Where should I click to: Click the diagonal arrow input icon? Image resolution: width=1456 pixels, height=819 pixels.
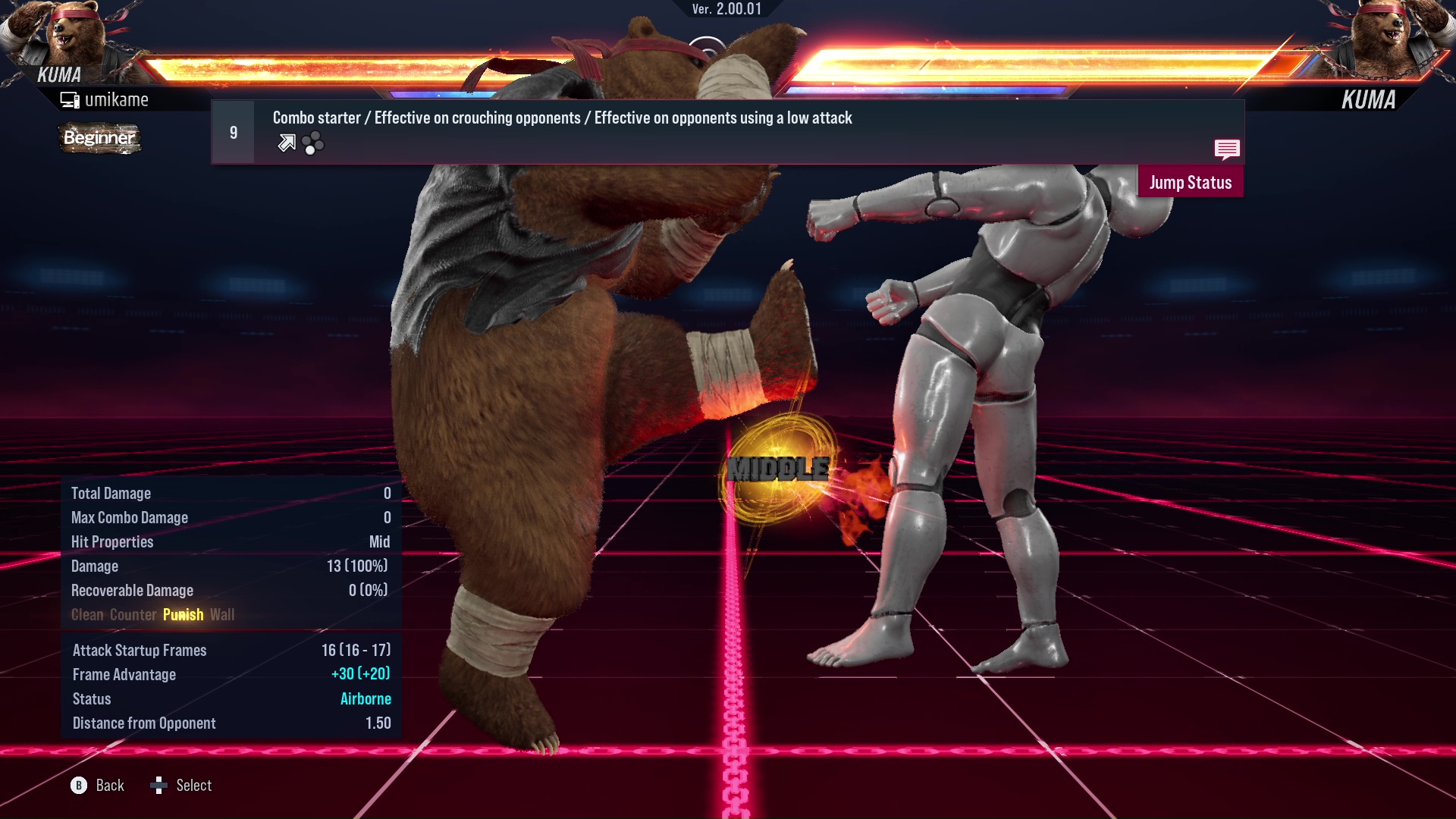286,142
